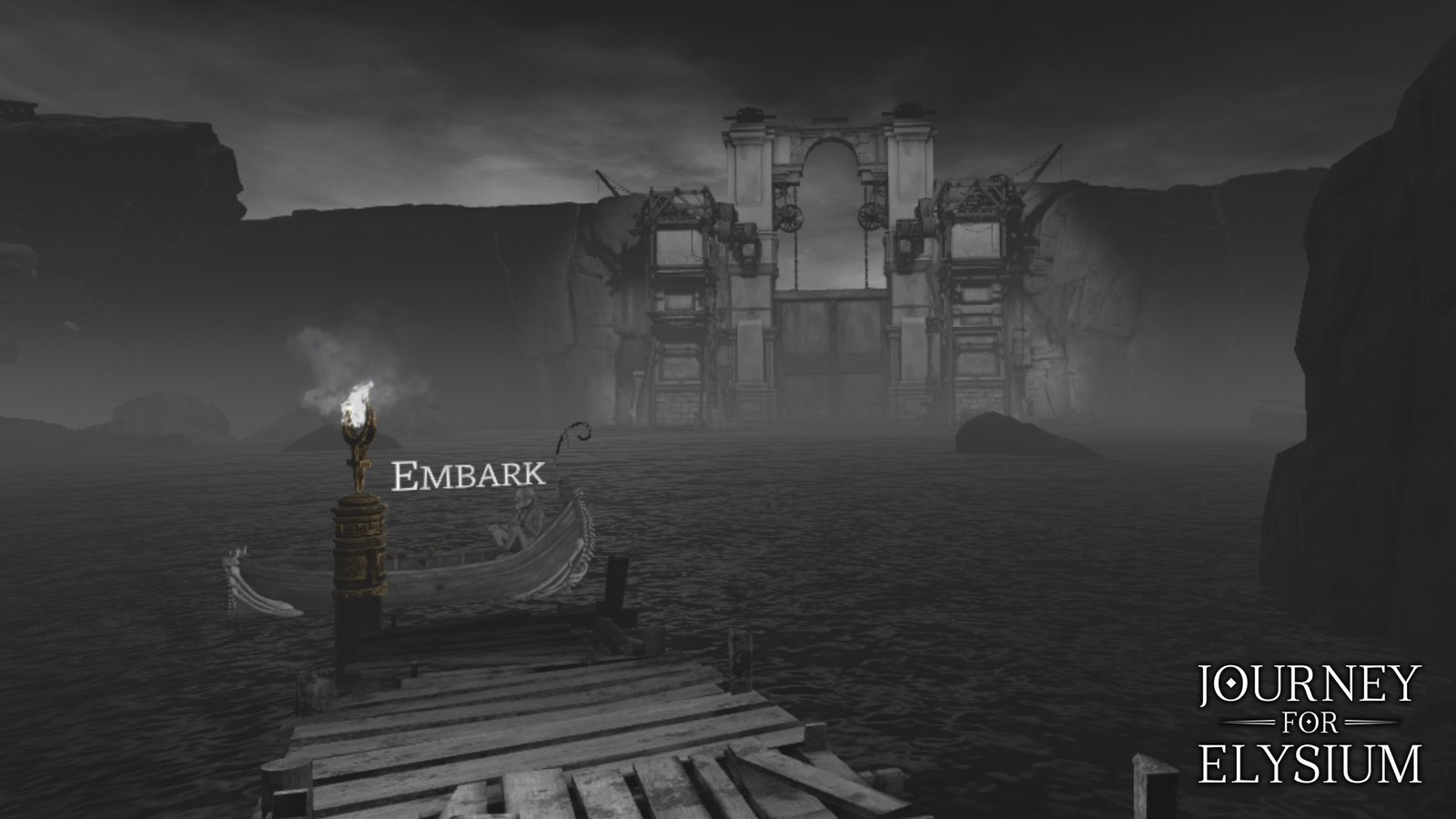1456x819 pixels.
Task: Select the decorative column beneath the torch
Action: (359, 546)
